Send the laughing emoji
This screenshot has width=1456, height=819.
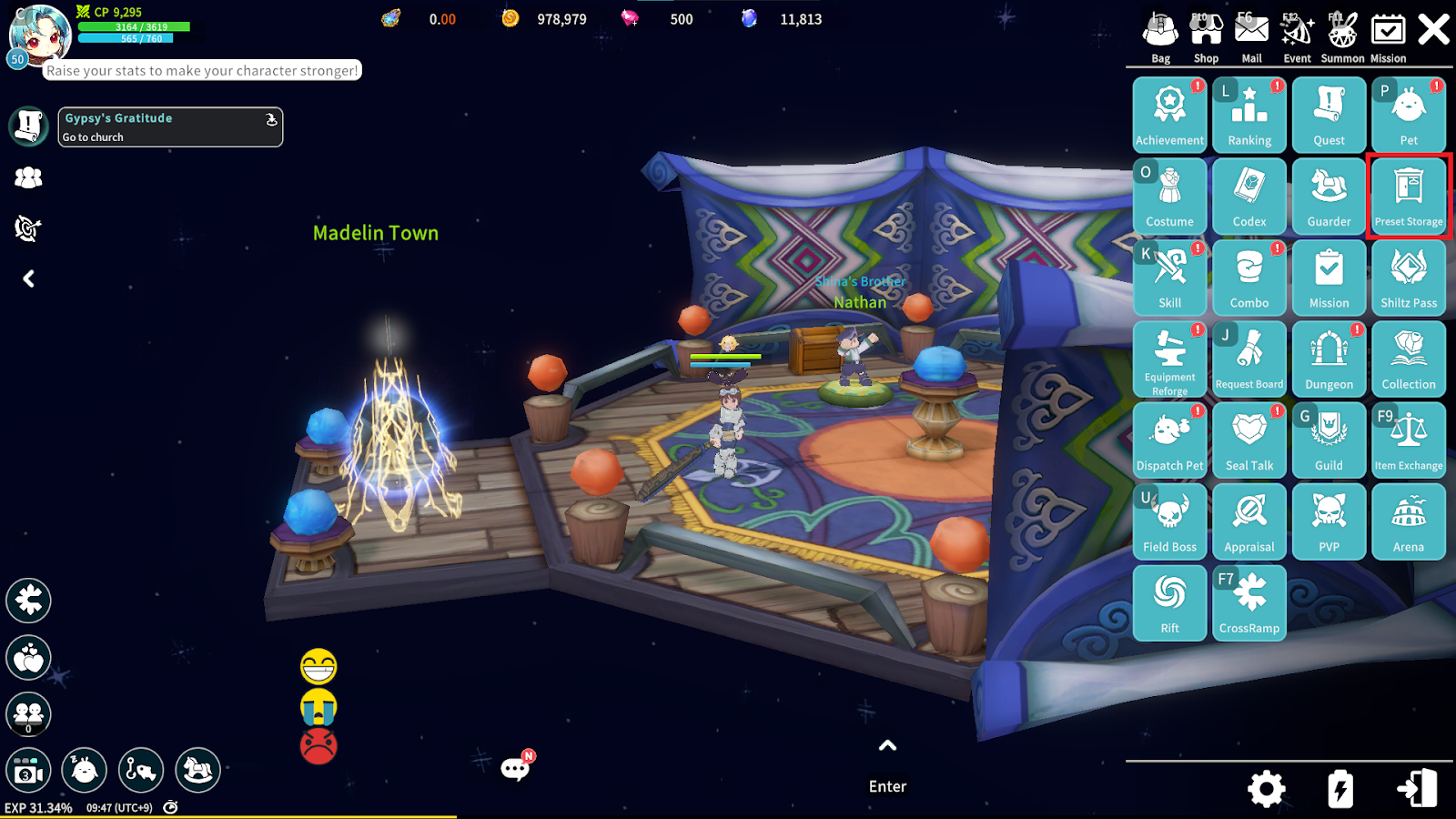point(318,667)
